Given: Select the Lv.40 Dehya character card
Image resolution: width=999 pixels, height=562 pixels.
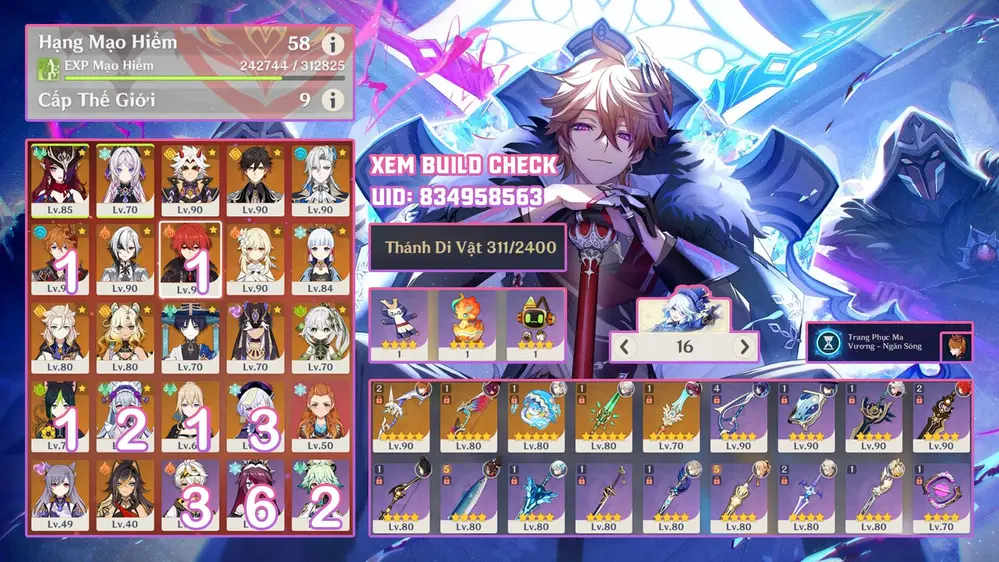Looking at the screenshot, I should (124, 495).
